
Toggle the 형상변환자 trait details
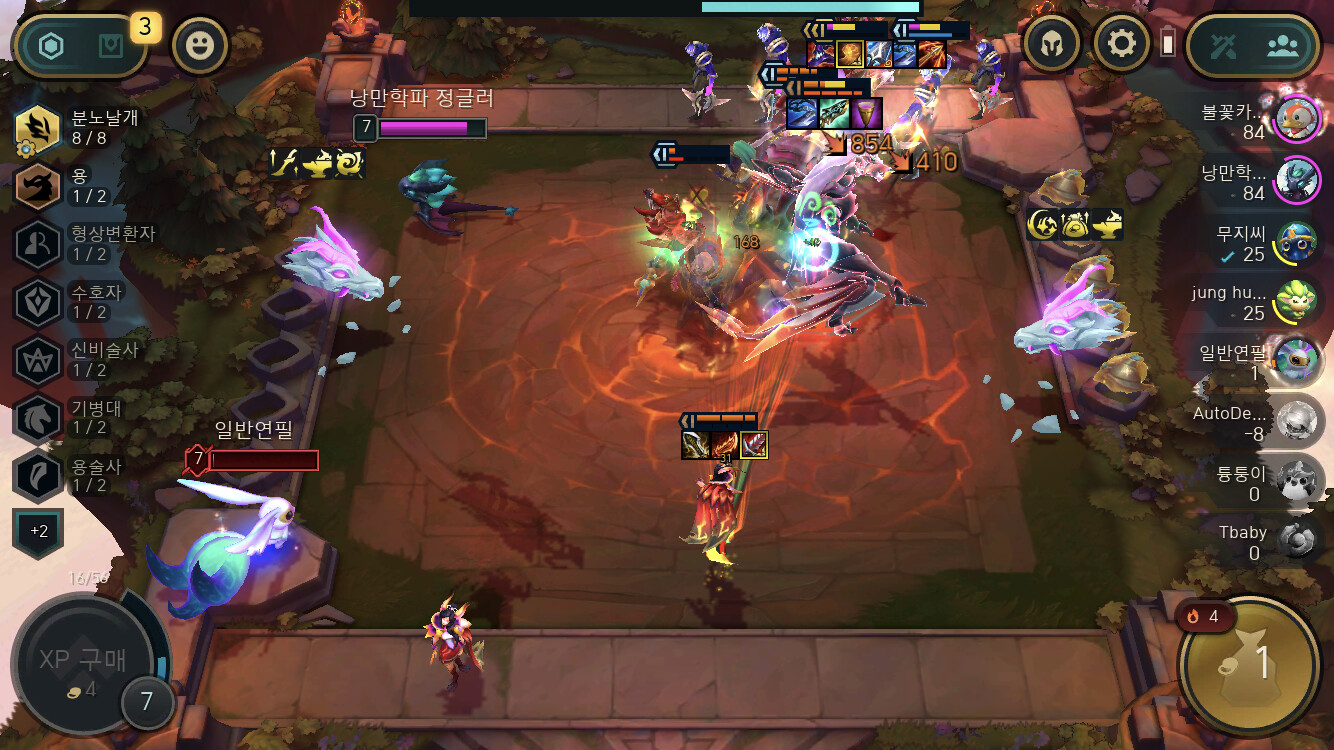coord(37,242)
